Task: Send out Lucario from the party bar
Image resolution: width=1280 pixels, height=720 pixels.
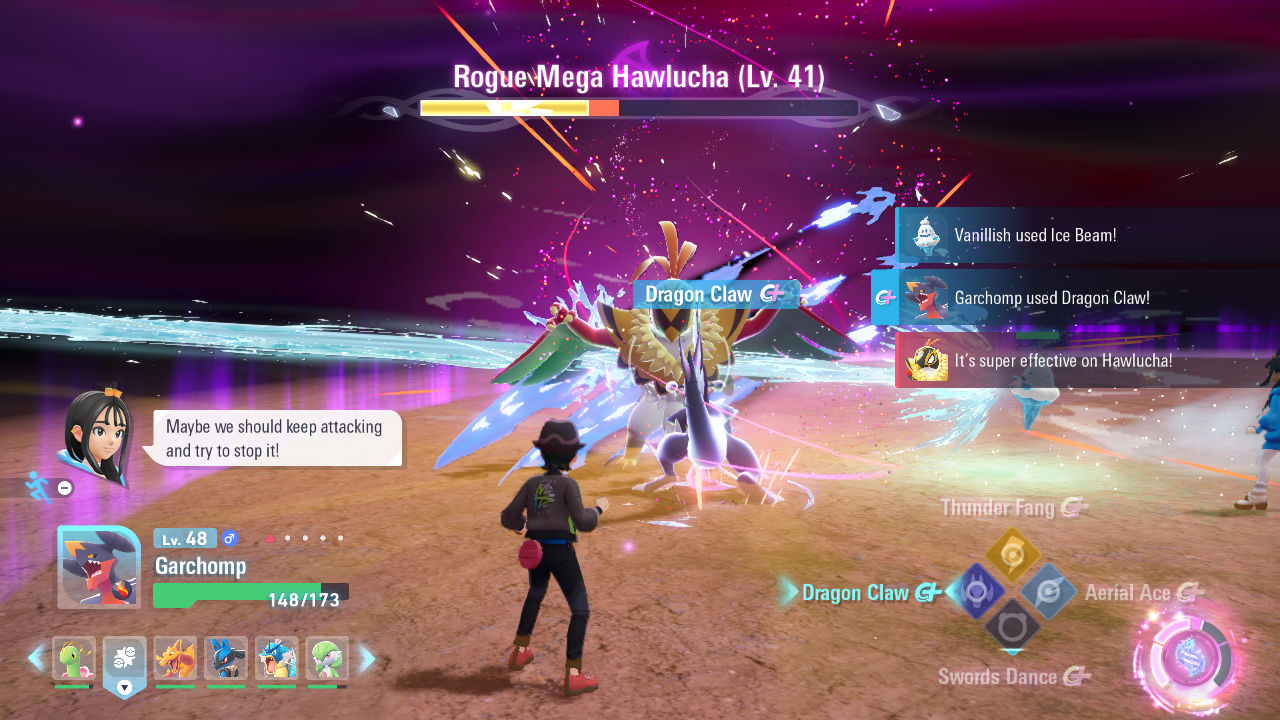Action: point(226,658)
